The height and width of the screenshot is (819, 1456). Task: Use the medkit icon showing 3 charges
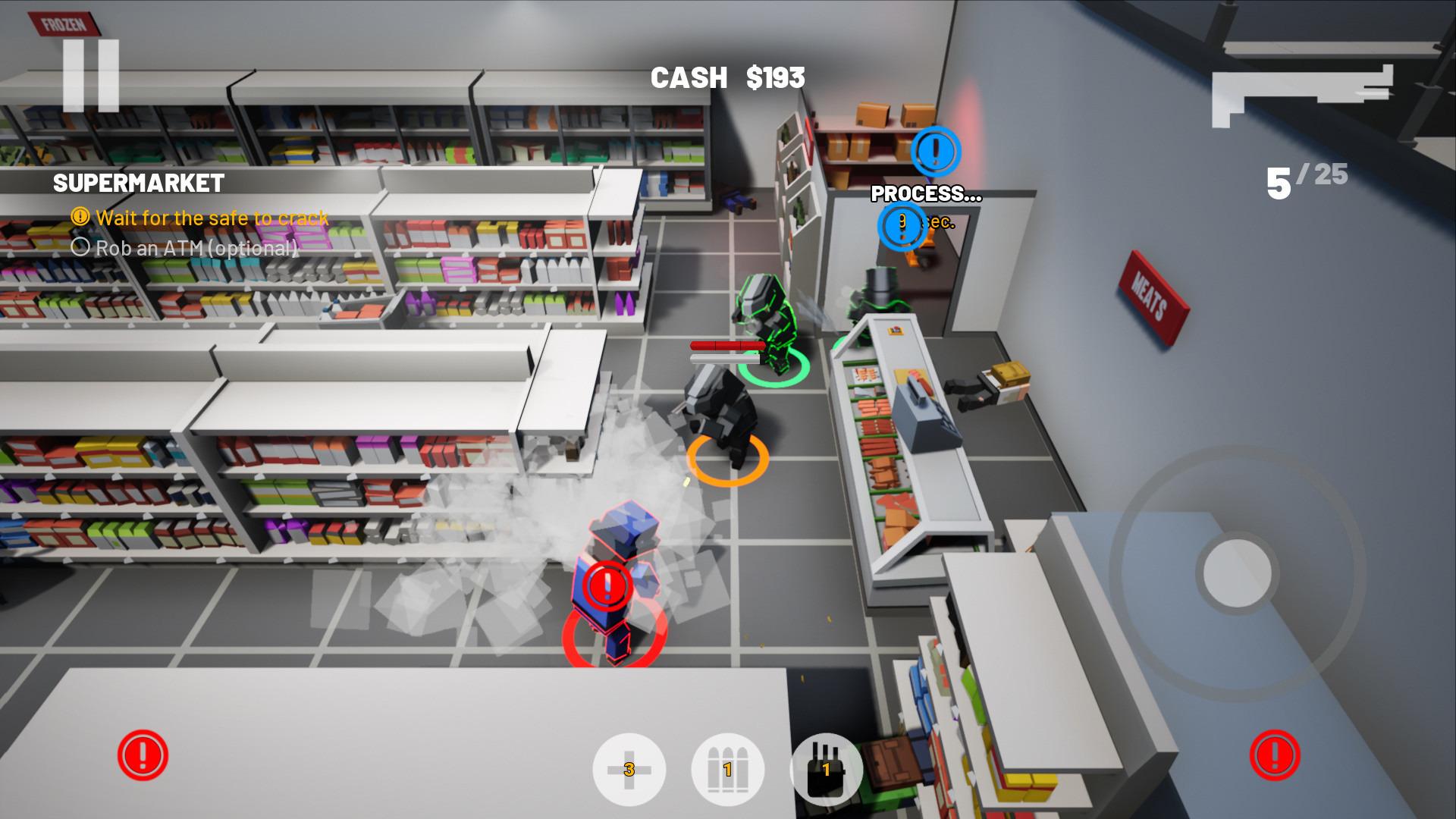(631, 769)
